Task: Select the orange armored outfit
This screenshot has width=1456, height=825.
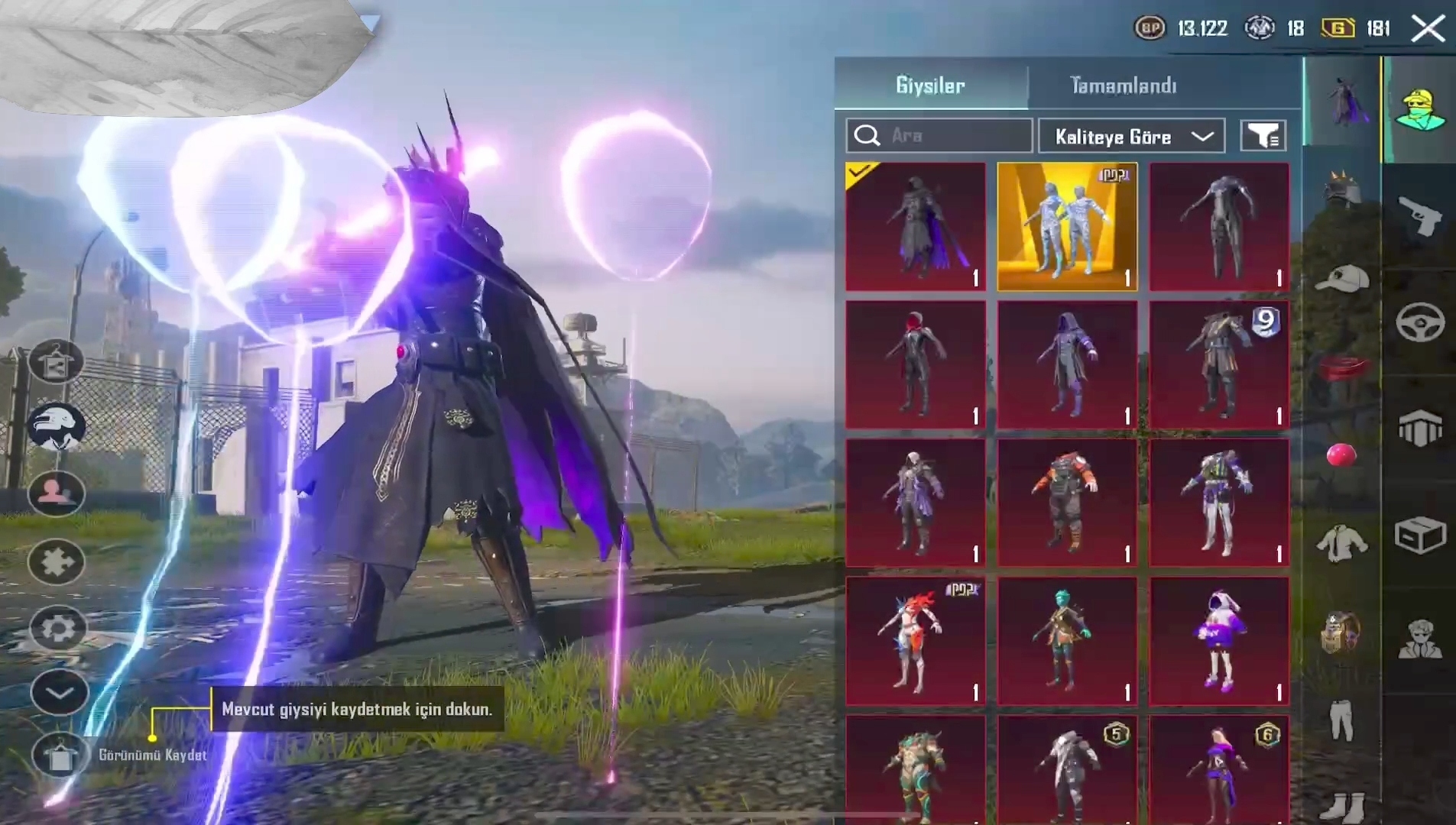Action: point(1067,503)
